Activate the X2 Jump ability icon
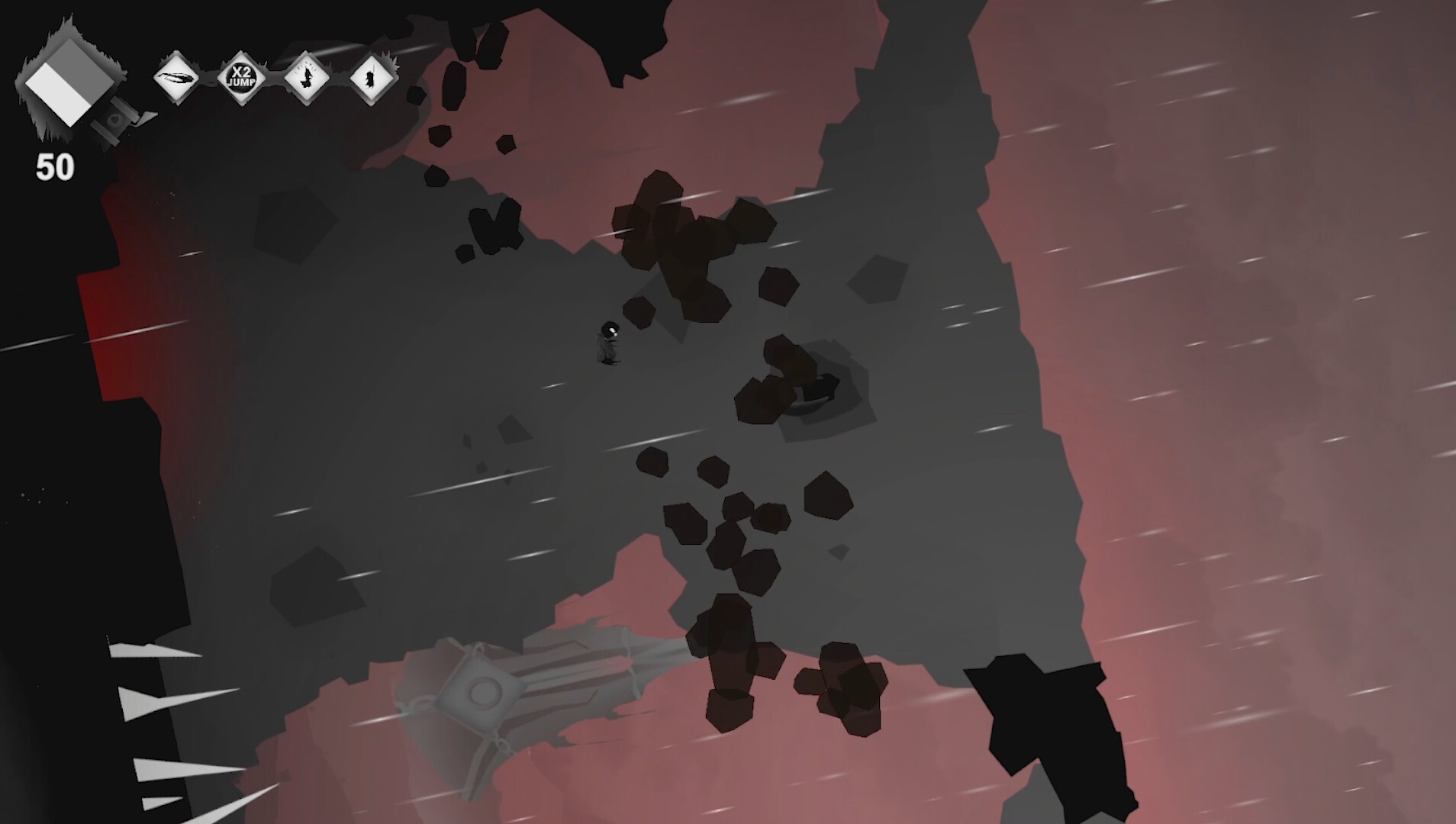Screen dimensions: 1456x824 click(x=242, y=76)
